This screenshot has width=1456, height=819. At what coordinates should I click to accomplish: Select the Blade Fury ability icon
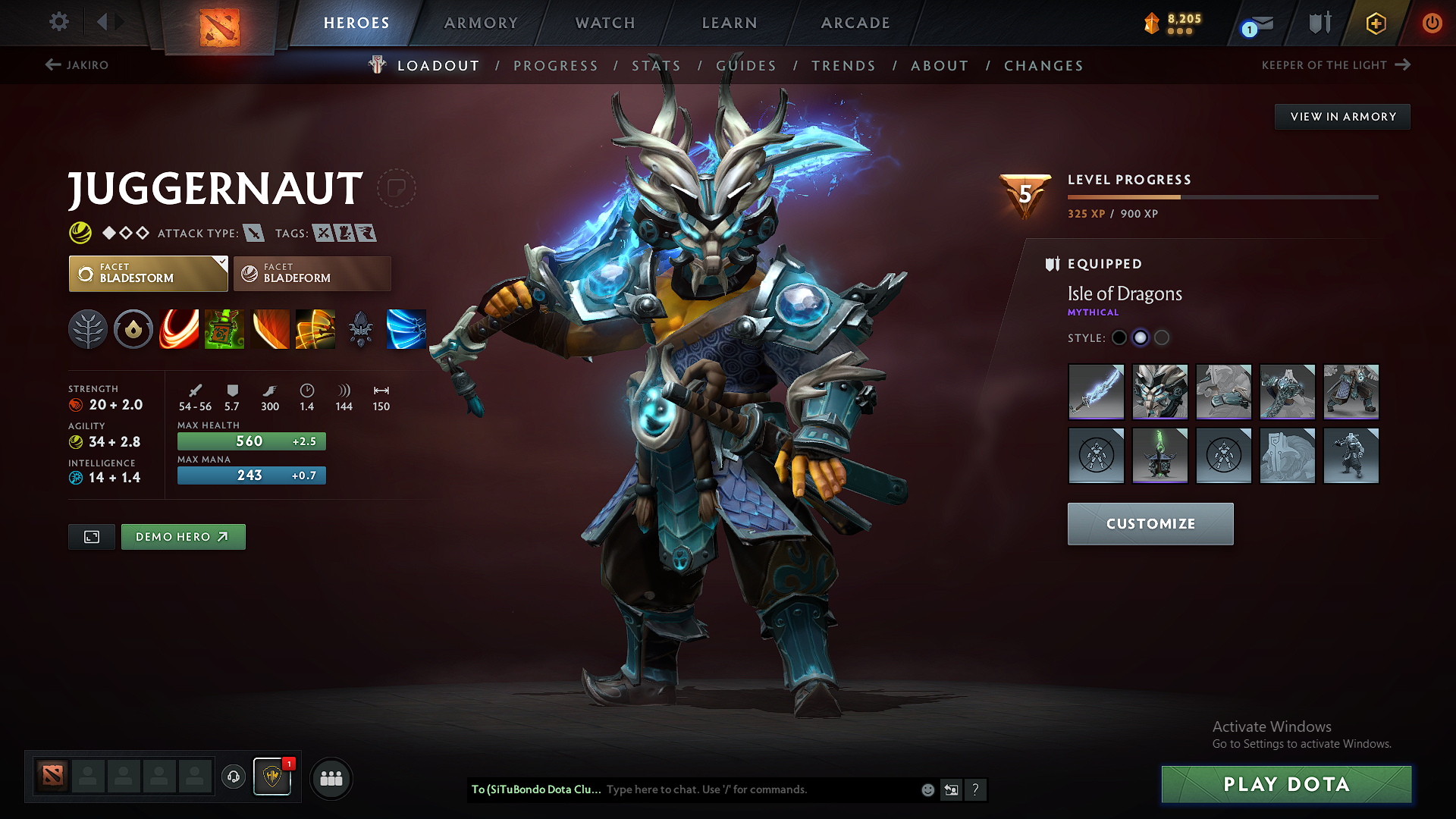(x=179, y=329)
